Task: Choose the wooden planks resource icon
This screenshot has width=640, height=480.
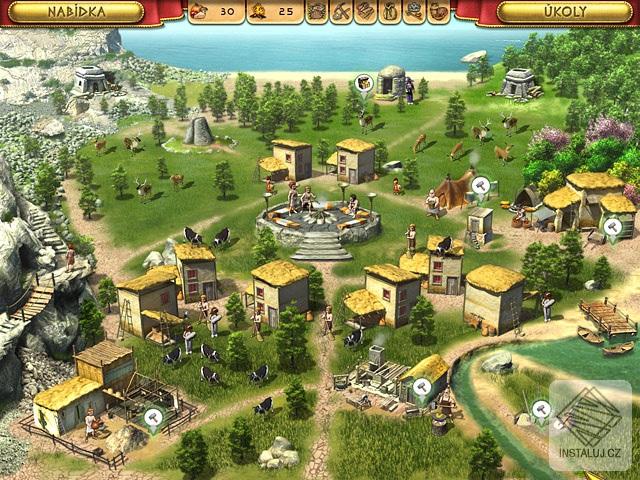Action: pyautogui.click(x=366, y=13)
